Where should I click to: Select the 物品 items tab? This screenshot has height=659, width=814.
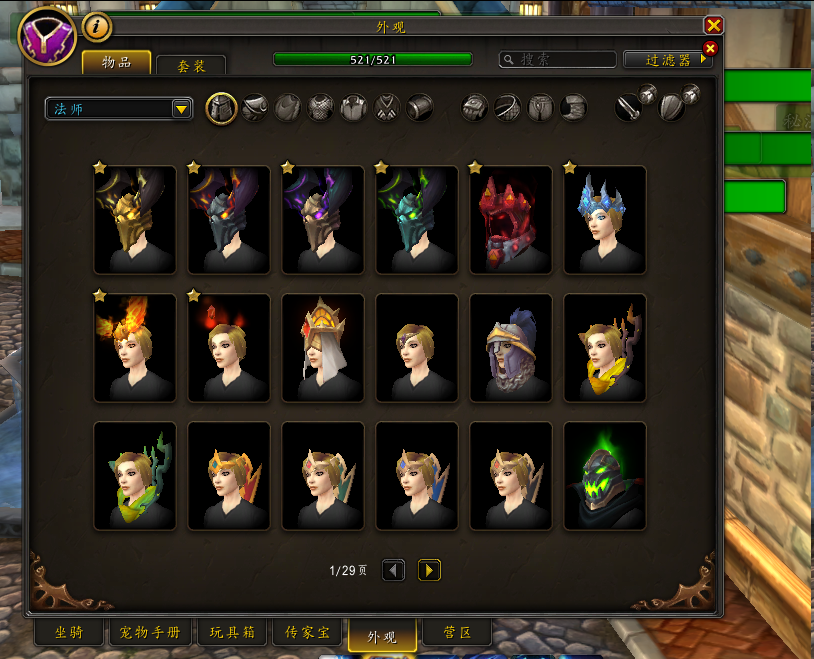pos(116,62)
